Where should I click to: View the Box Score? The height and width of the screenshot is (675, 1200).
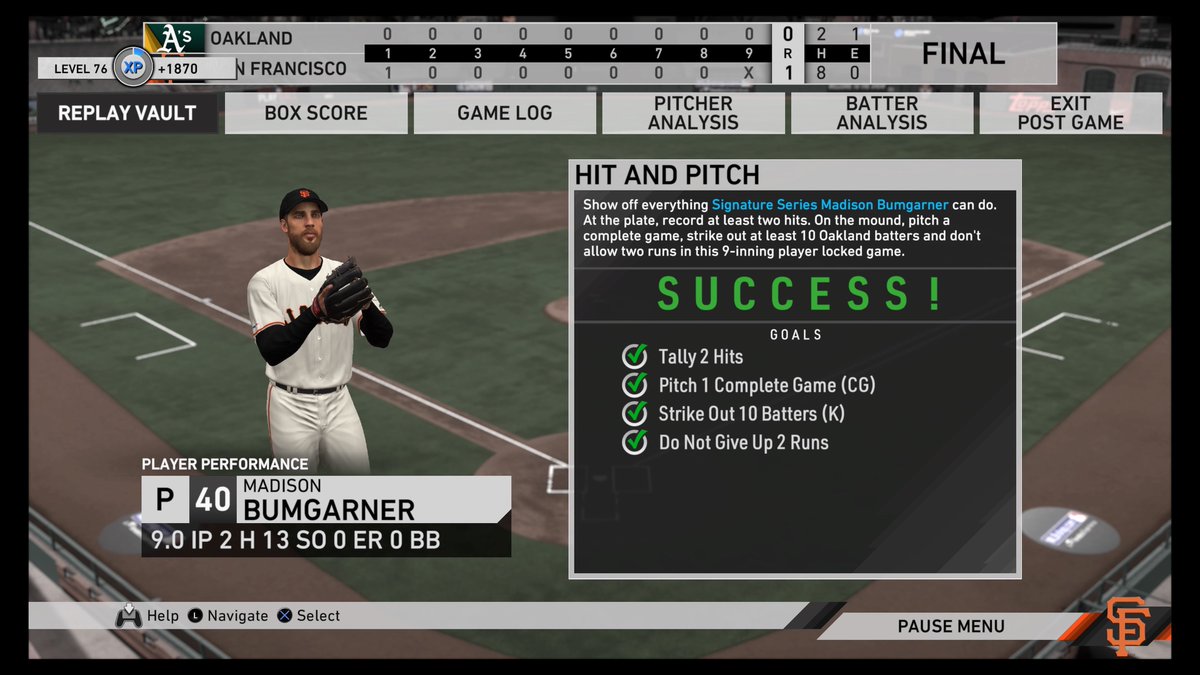316,113
